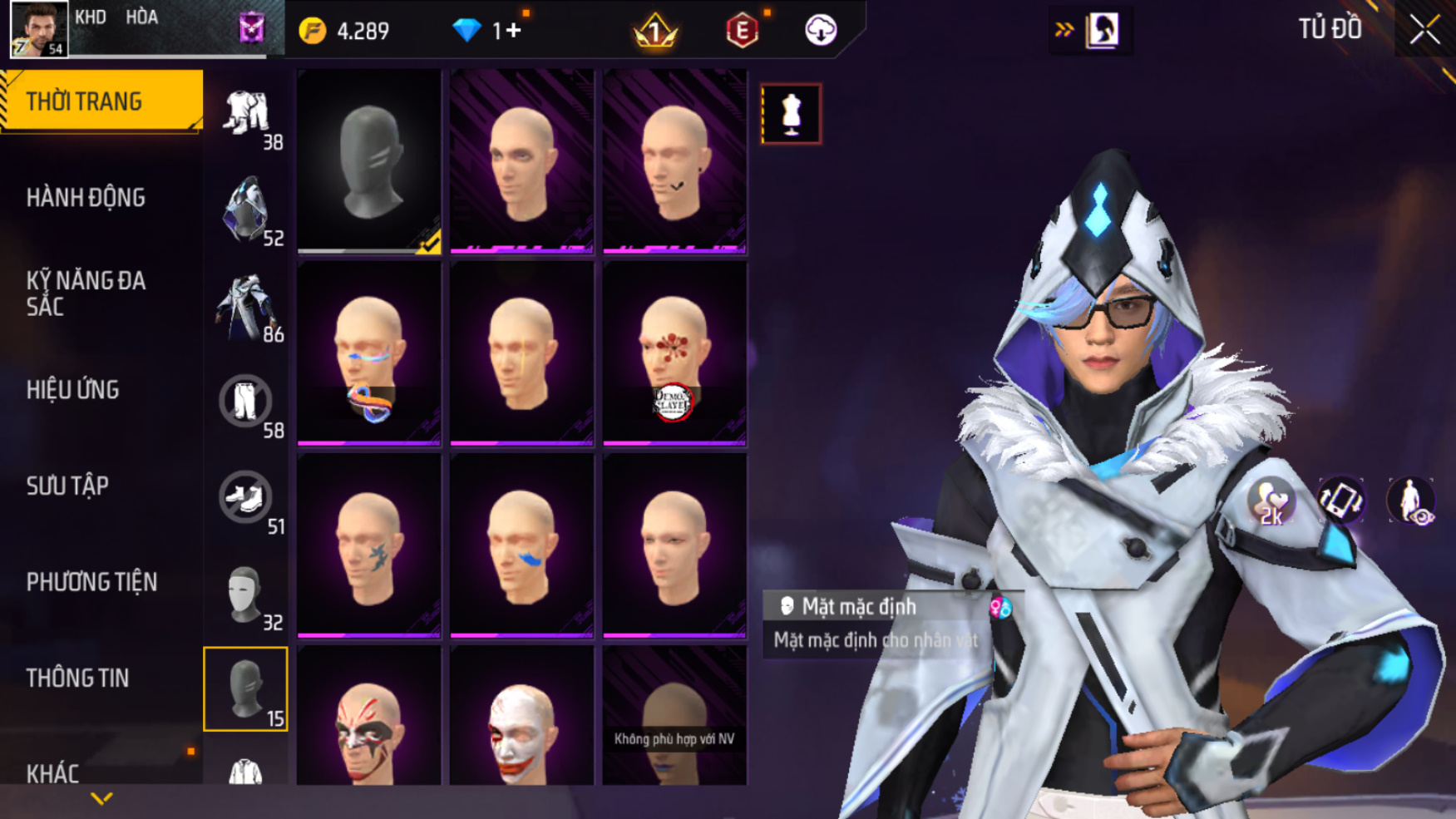Go to the Sưu Tập section
Screen dimensions: 1456x819
click(68, 486)
